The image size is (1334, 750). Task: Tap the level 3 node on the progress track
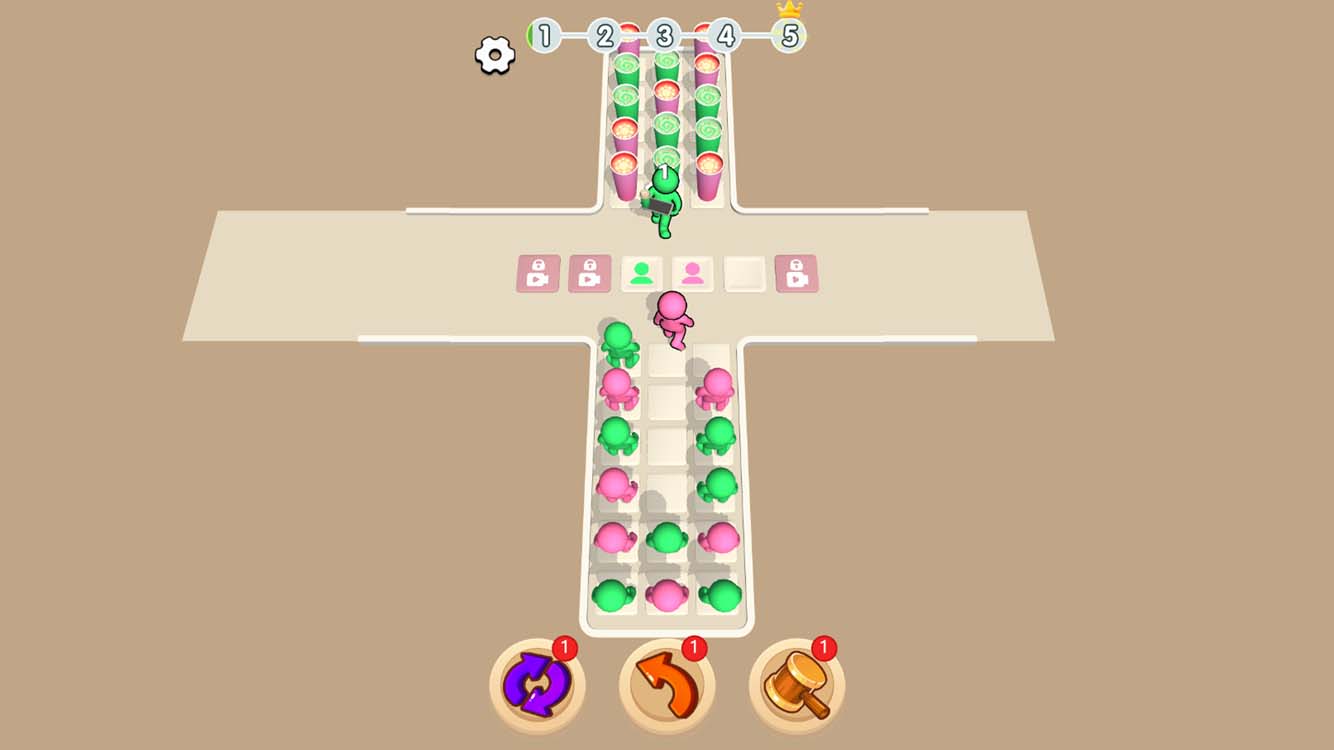coord(664,36)
